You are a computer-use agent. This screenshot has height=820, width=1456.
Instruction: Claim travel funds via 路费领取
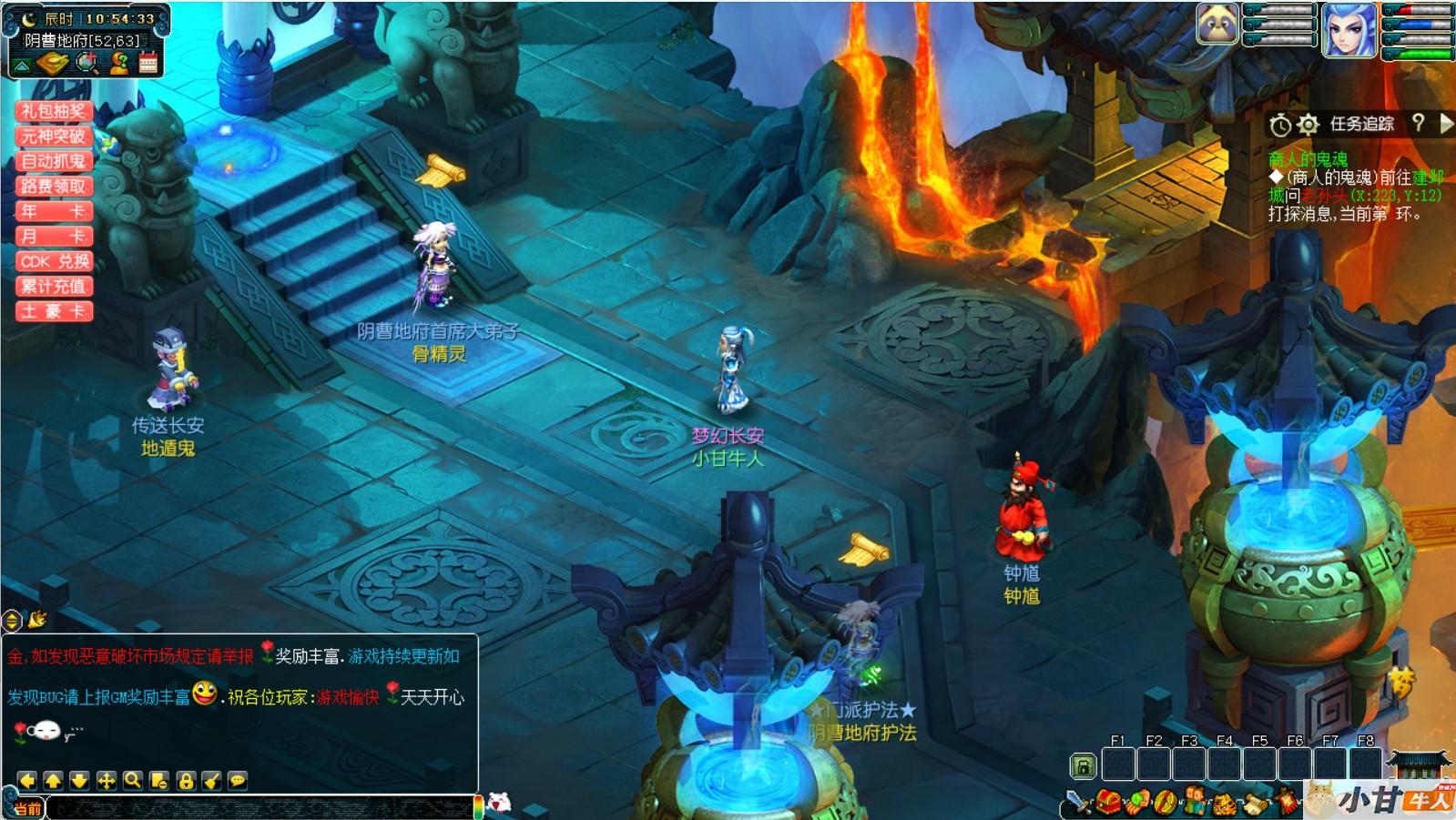point(54,187)
